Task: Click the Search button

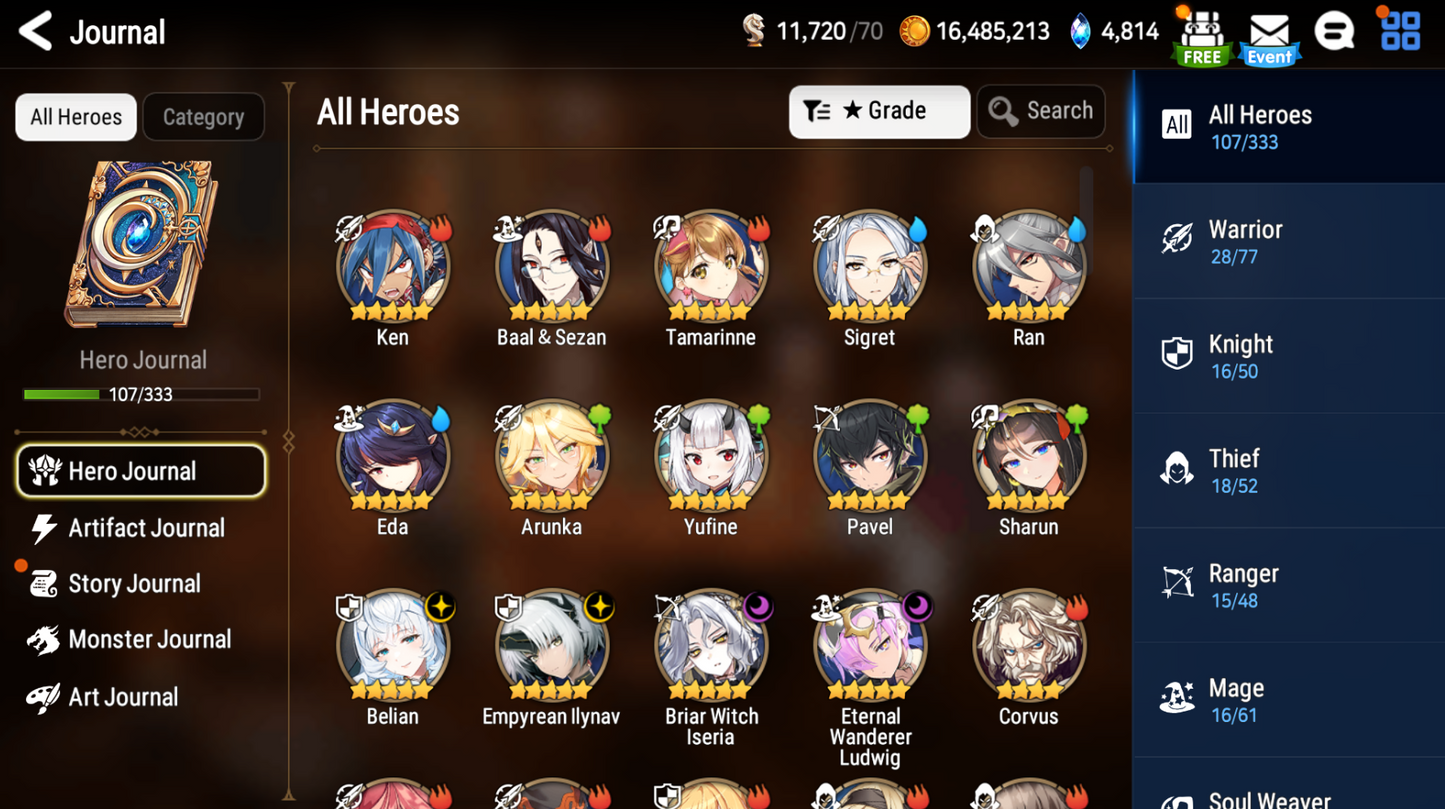Action: (1041, 111)
